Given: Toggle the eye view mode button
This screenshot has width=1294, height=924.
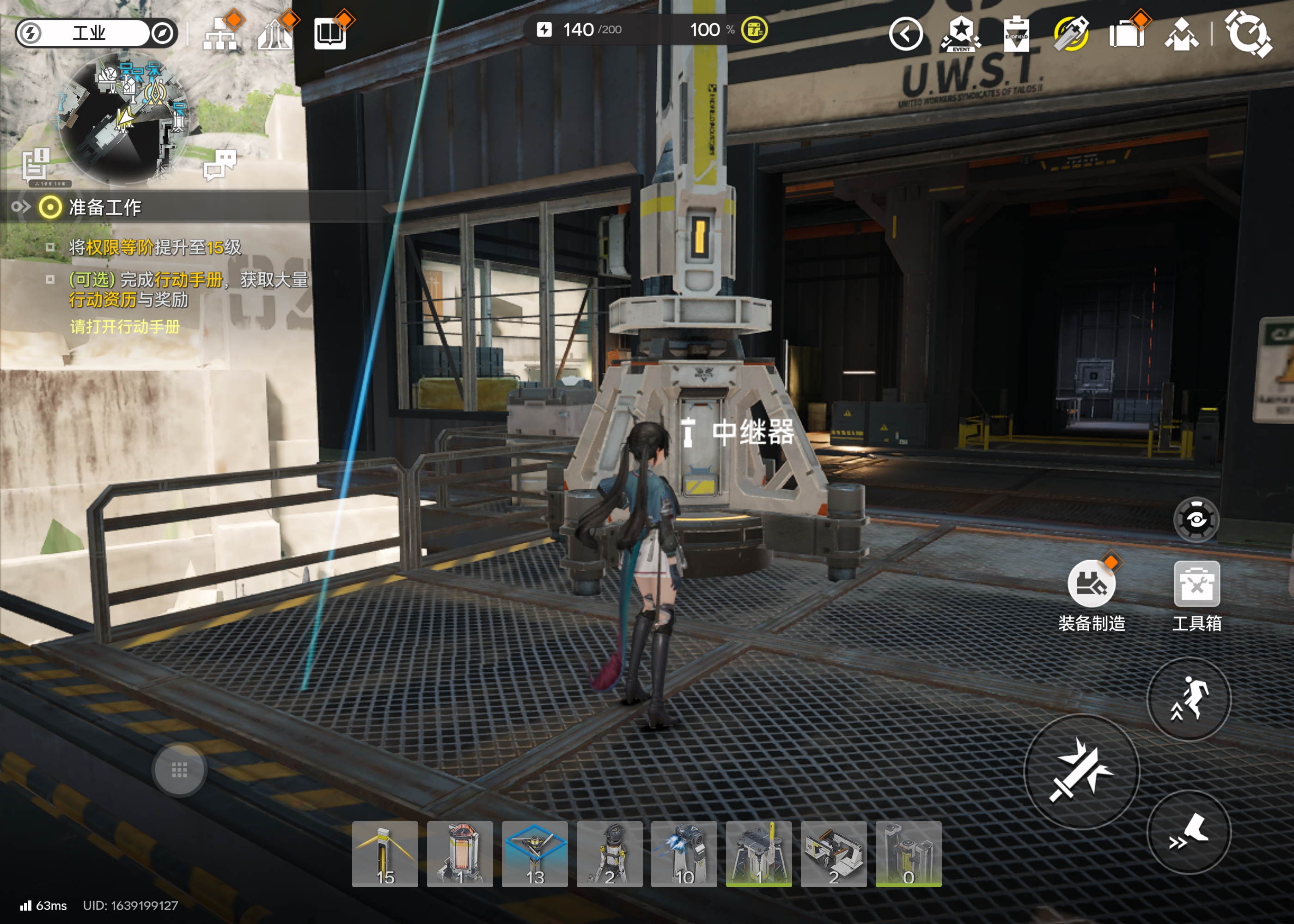Looking at the screenshot, I should (x=1196, y=519).
